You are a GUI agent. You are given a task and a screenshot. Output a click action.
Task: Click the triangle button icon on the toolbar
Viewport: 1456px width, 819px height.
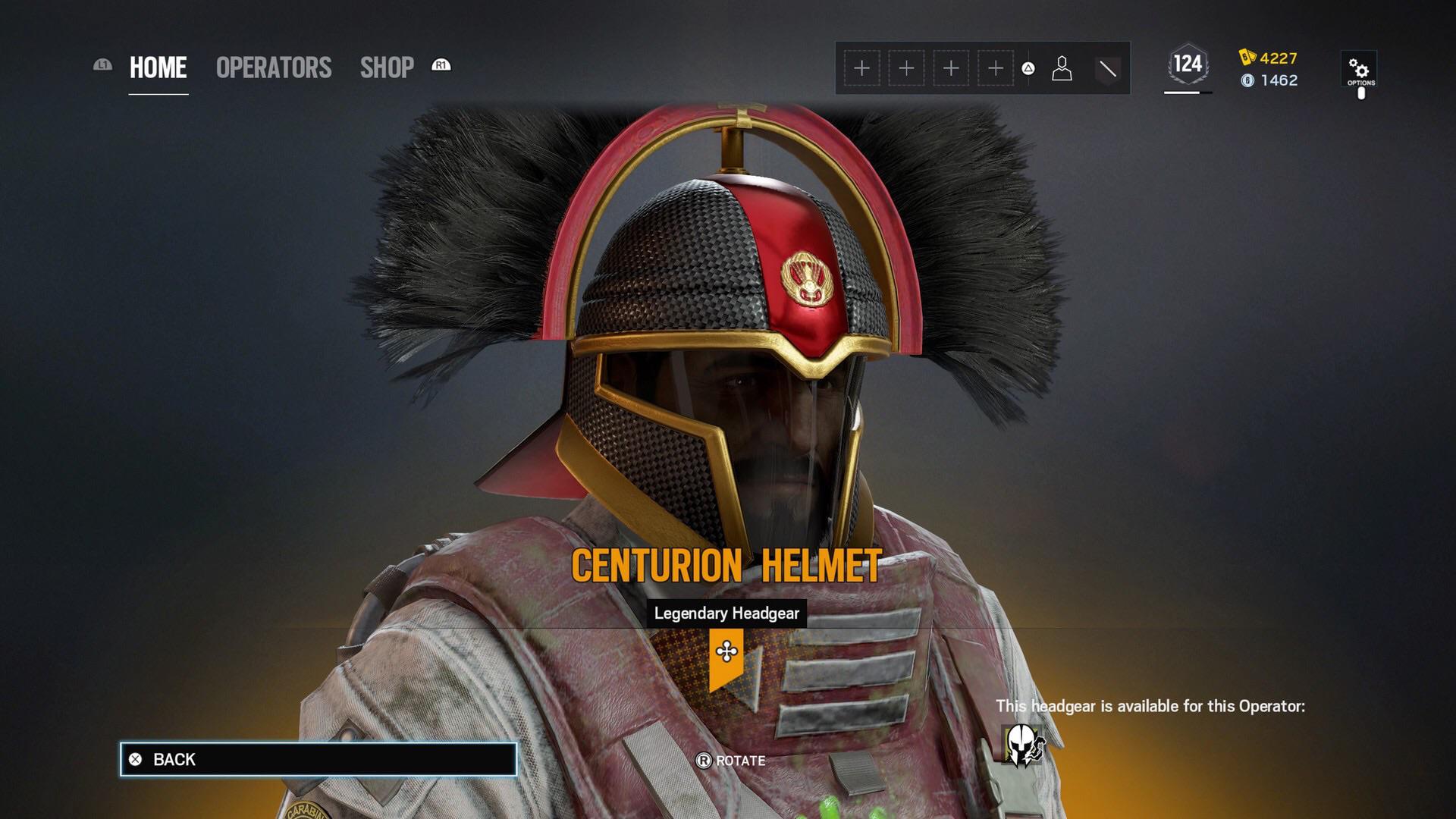point(1028,67)
